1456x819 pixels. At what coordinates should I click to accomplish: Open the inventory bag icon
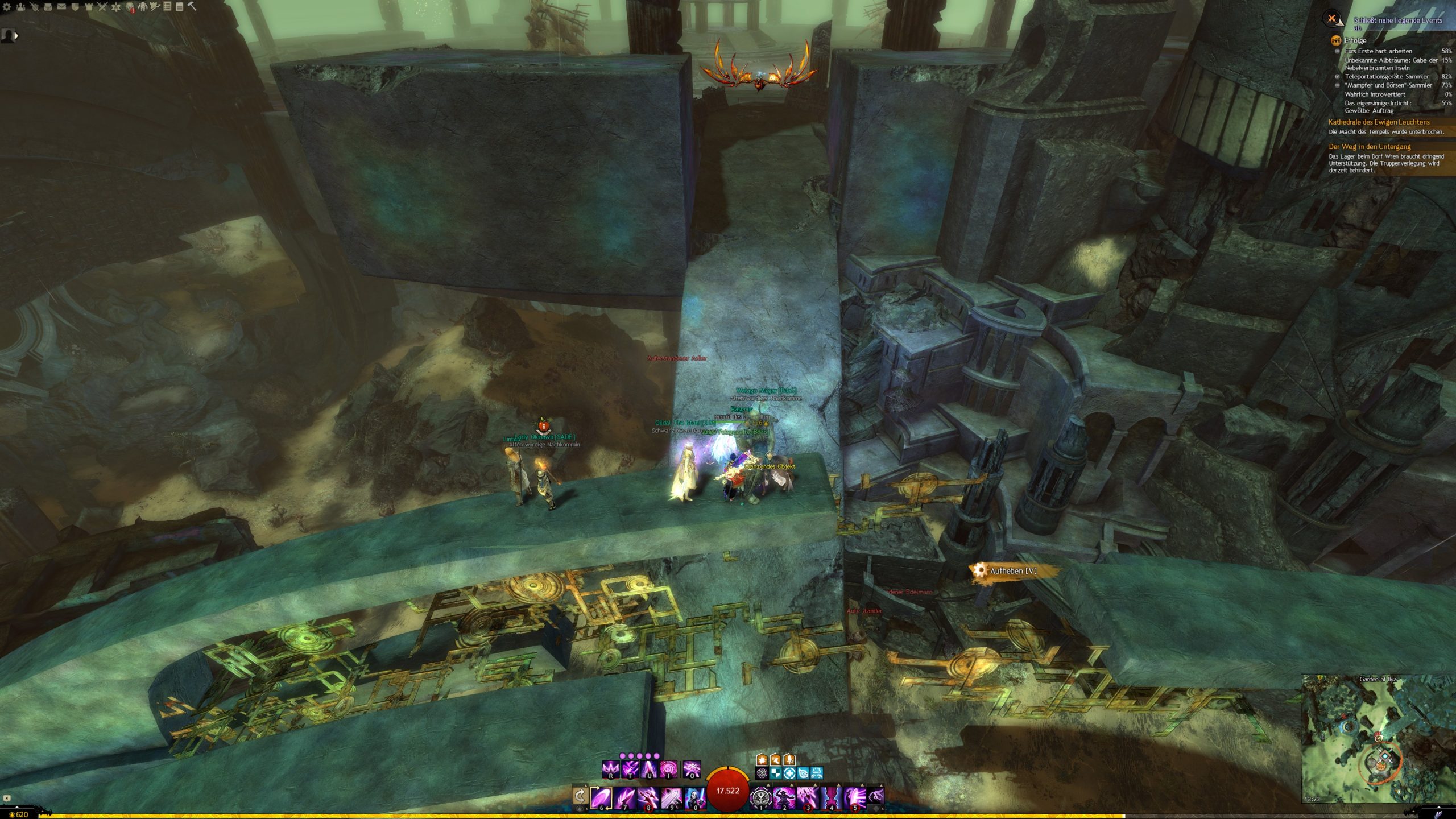tap(48, 7)
